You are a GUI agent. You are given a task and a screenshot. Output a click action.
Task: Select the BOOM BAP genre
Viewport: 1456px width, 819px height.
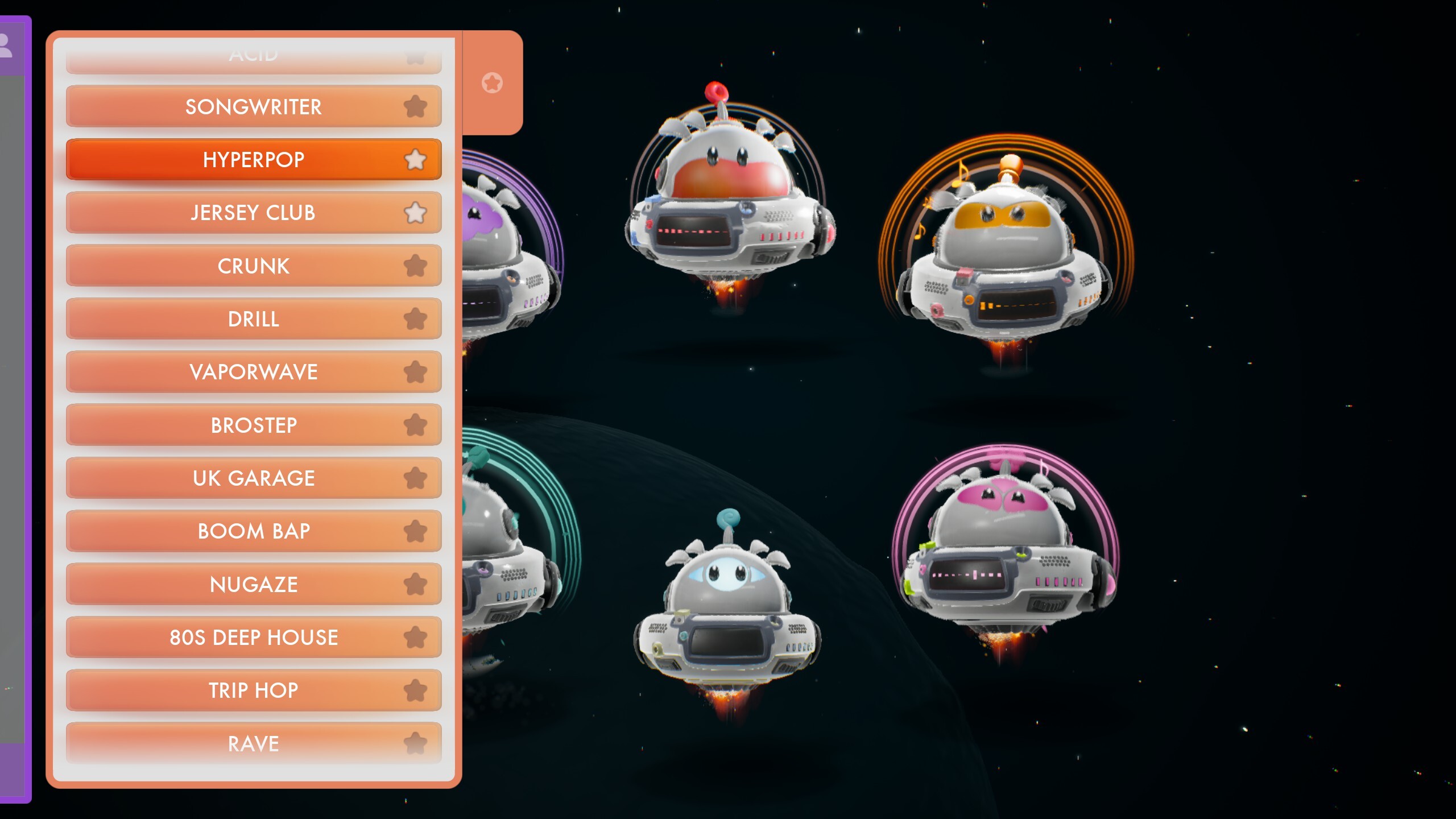[x=253, y=531]
